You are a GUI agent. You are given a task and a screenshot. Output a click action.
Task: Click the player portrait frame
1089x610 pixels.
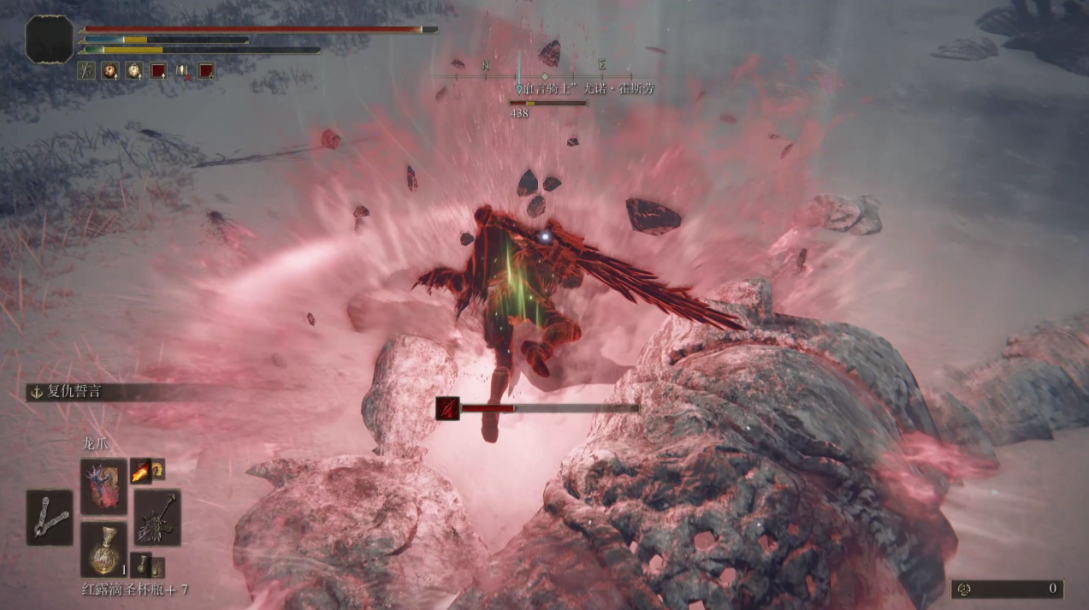[x=49, y=39]
